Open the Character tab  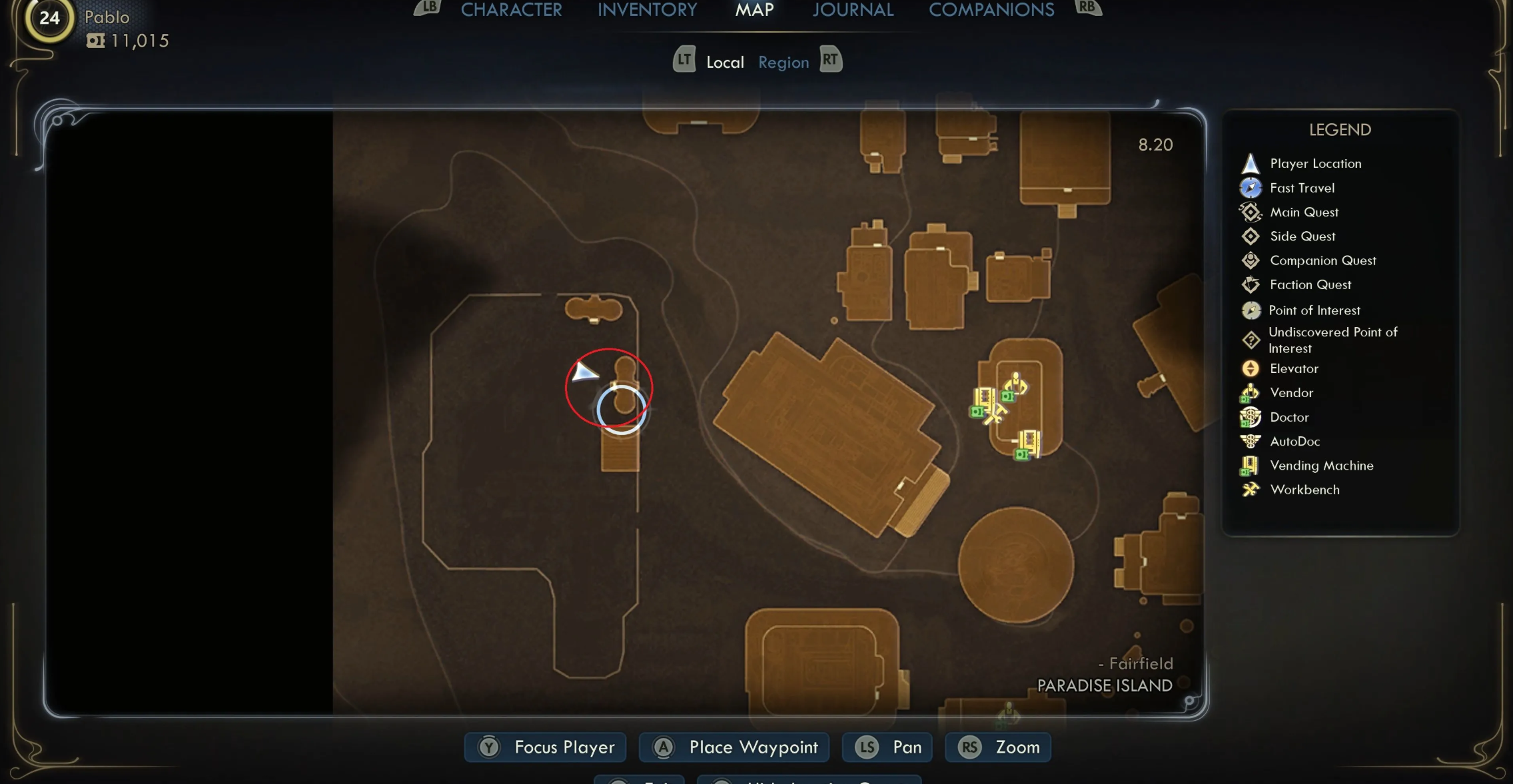coord(511,10)
